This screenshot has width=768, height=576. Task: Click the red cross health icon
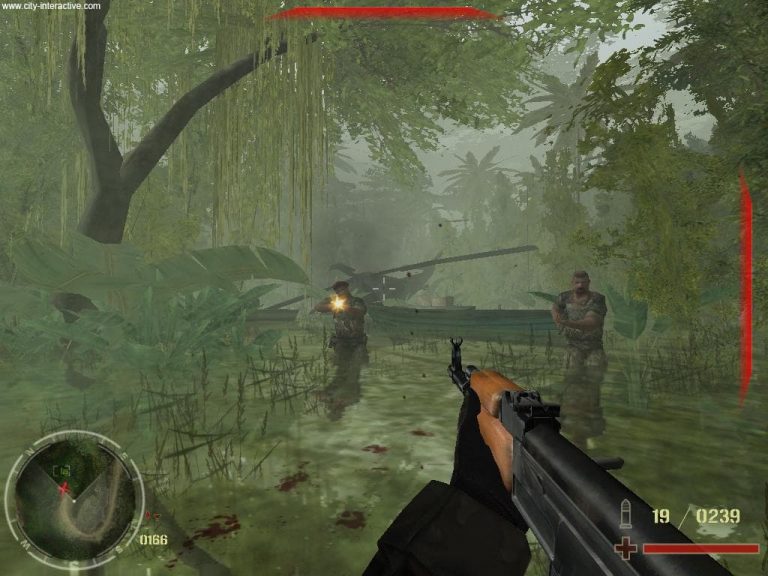click(627, 547)
